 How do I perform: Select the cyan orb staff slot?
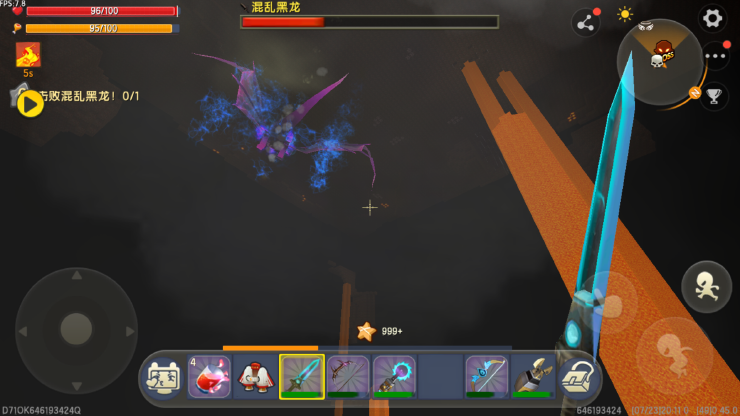(x=394, y=377)
